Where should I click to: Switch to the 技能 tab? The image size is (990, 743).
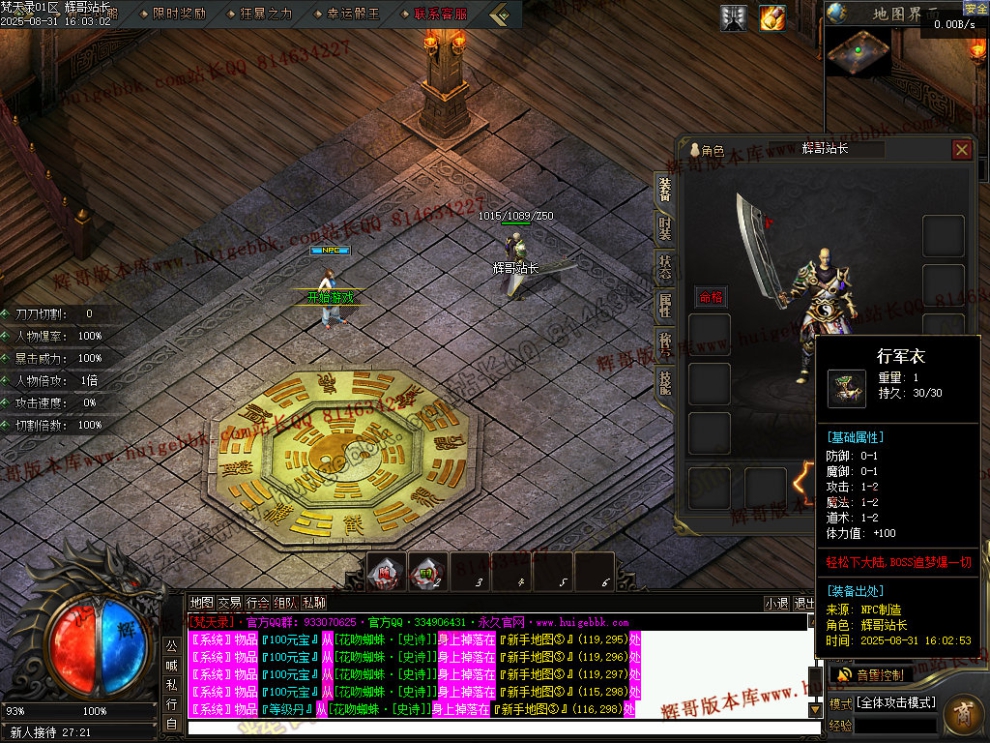pyautogui.click(x=665, y=381)
